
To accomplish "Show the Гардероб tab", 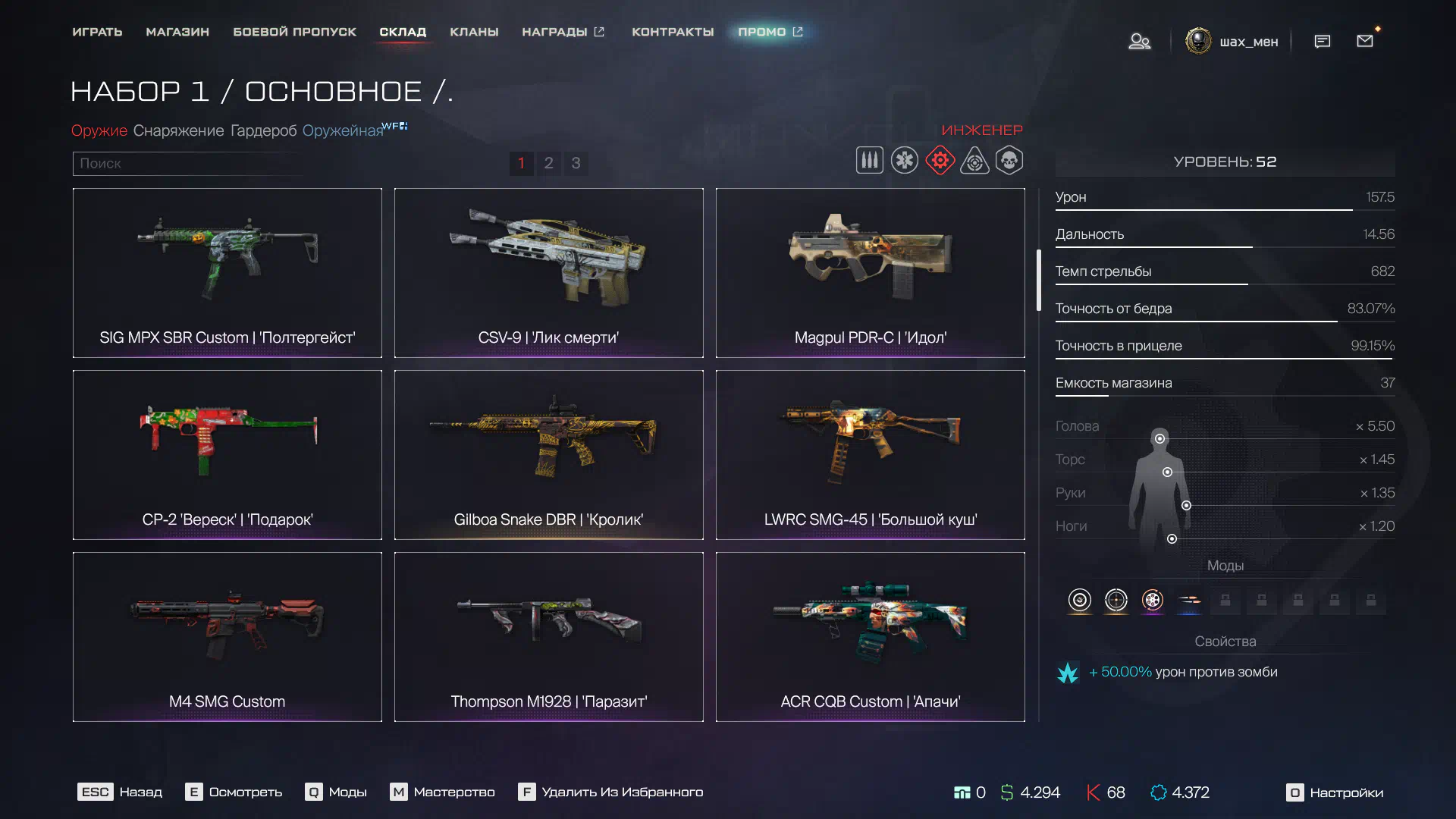I will point(263,130).
